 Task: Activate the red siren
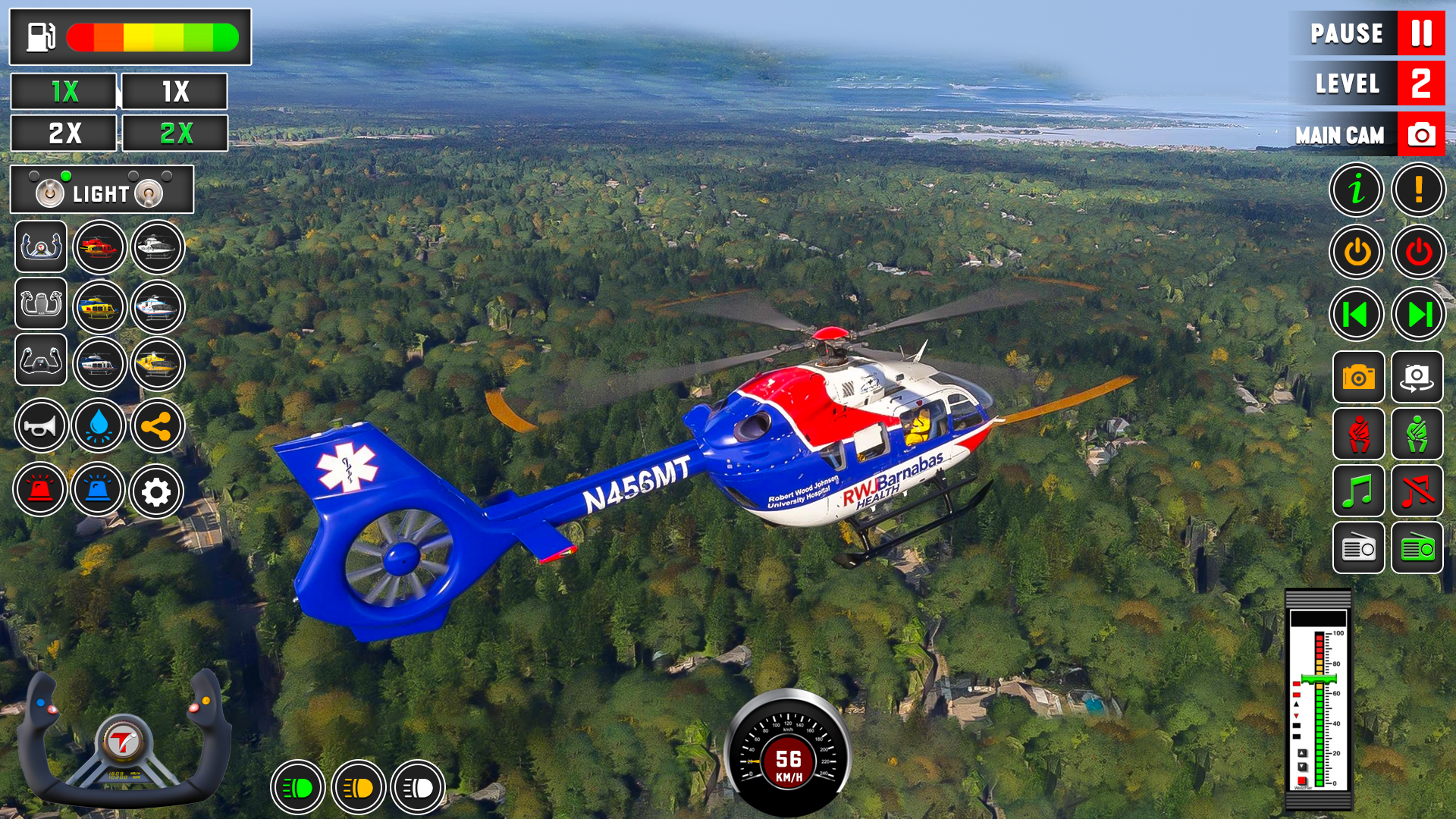tap(40, 491)
